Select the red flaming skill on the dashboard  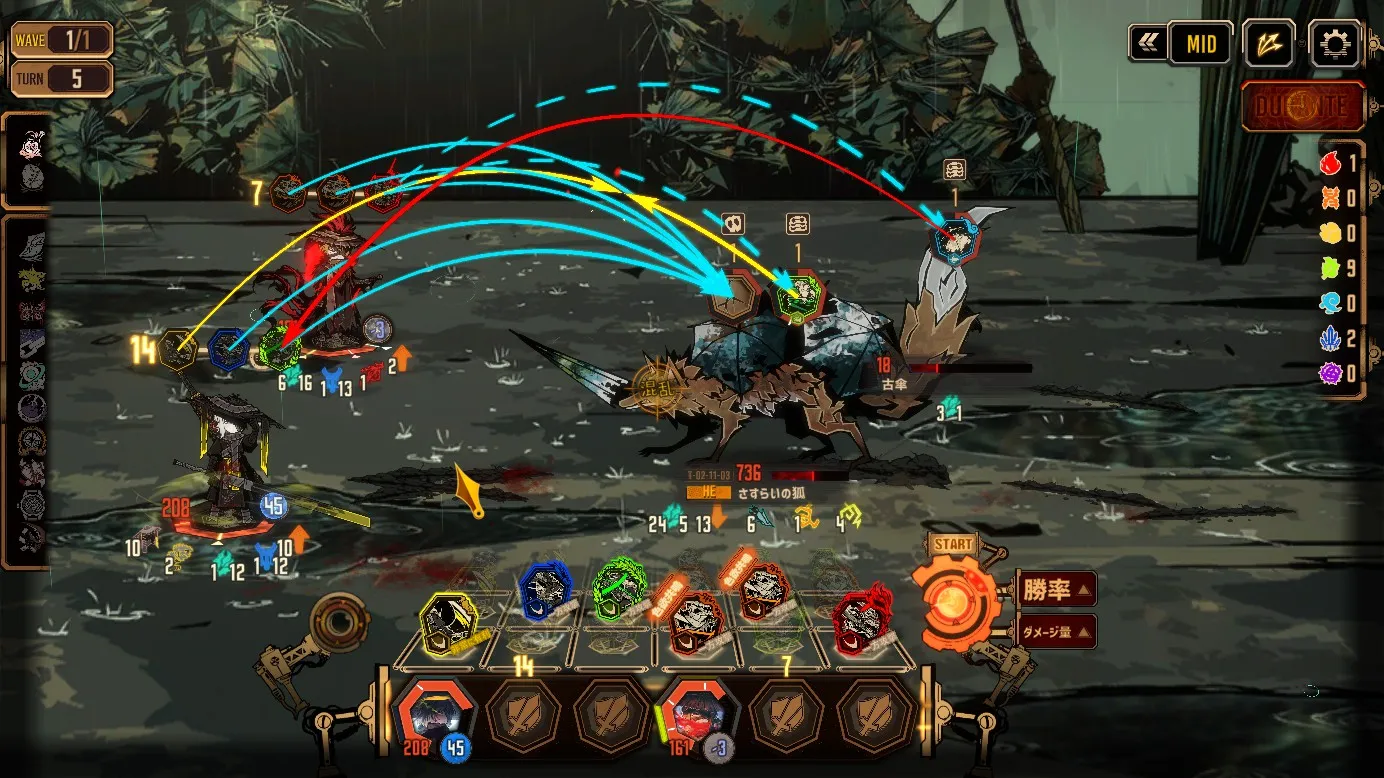(x=861, y=619)
